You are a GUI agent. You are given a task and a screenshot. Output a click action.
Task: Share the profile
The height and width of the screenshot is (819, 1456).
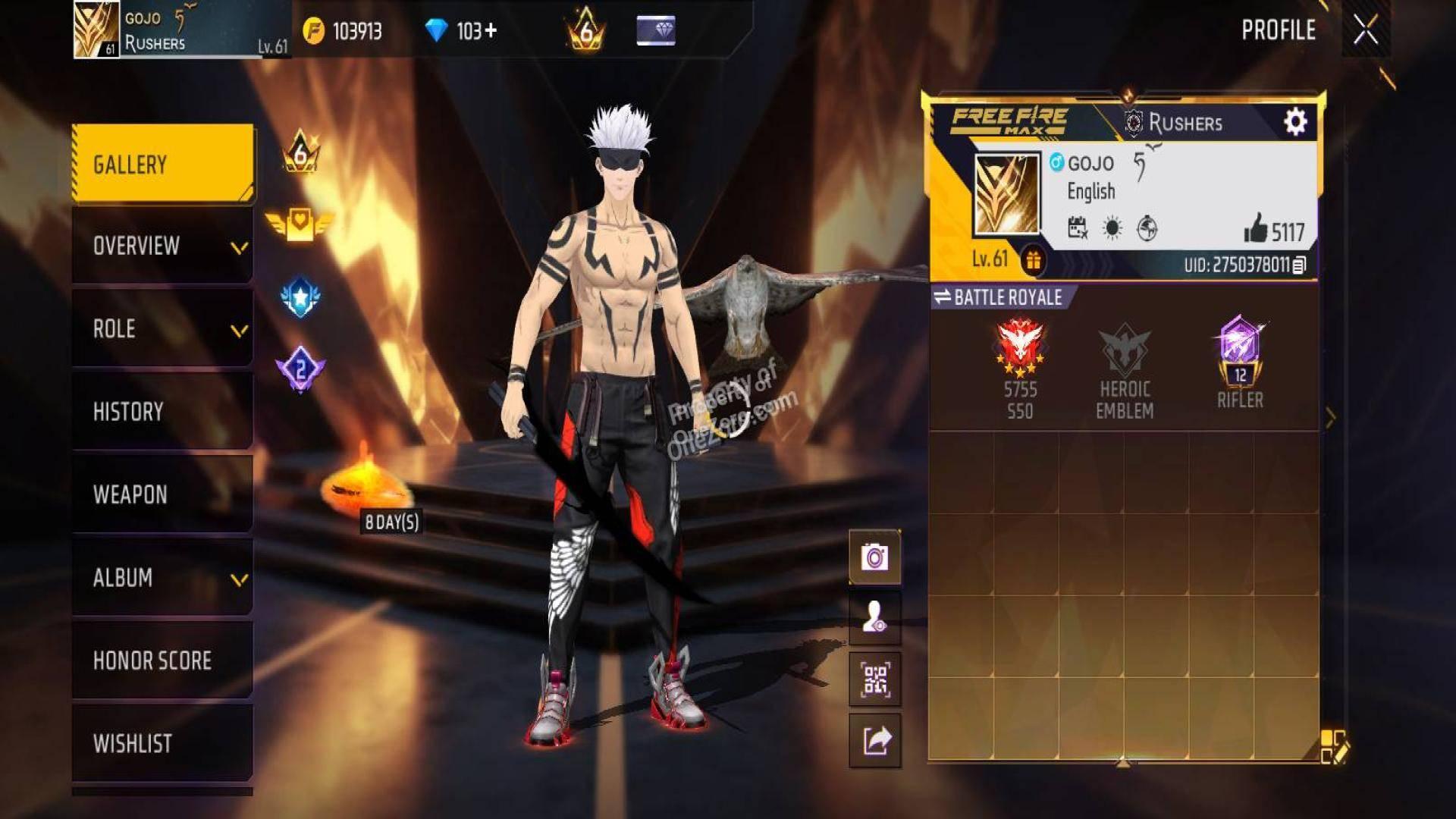[875, 740]
